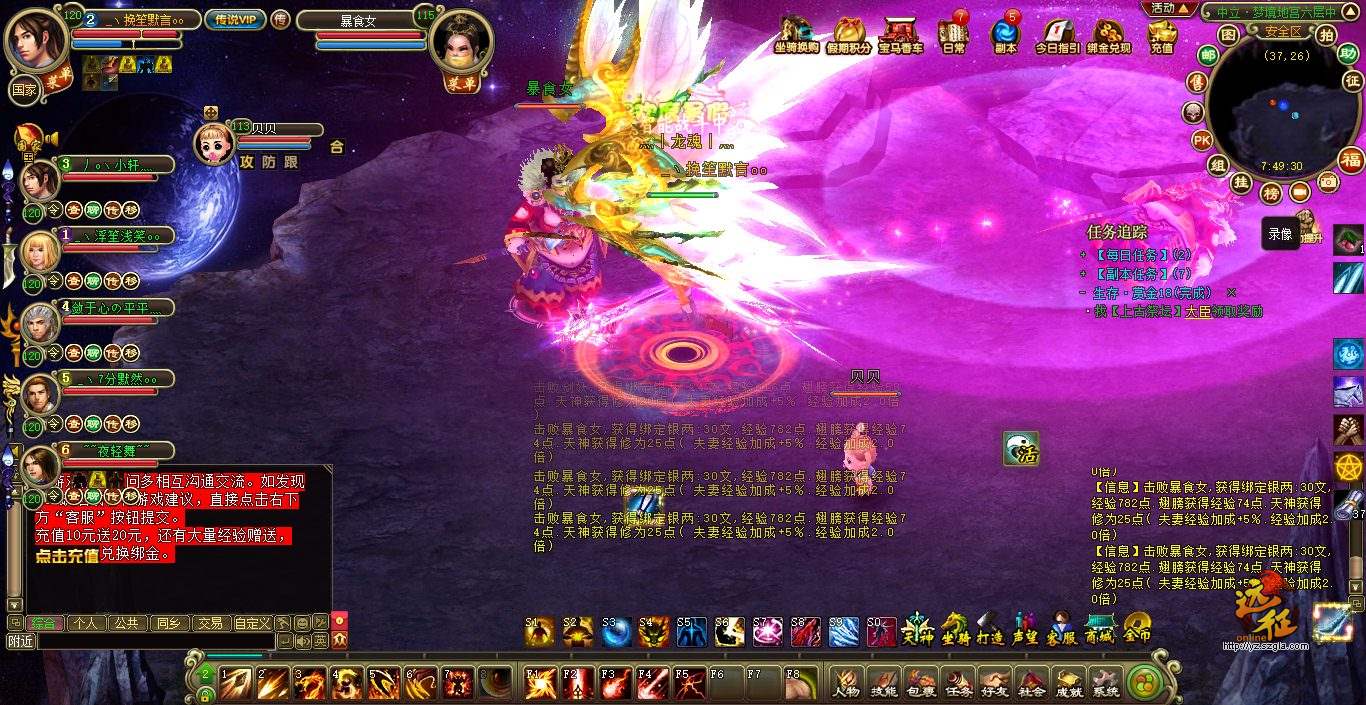
Task: Switch to the 个人 private chat tab
Action: [86, 623]
